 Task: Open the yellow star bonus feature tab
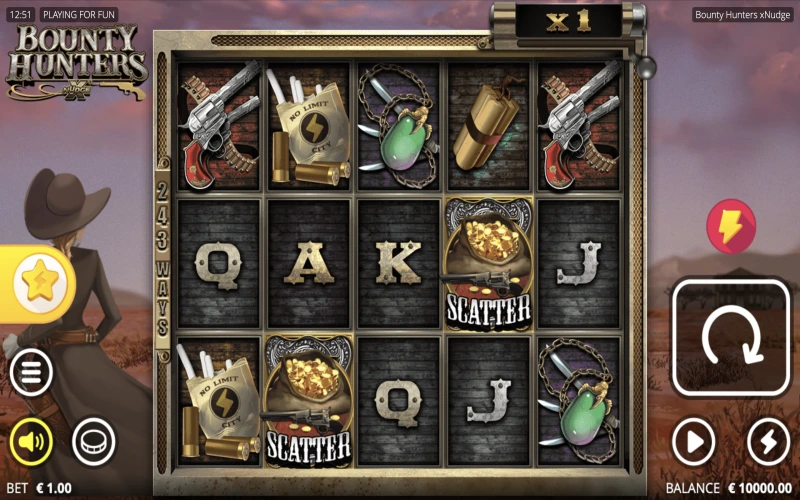(39, 285)
